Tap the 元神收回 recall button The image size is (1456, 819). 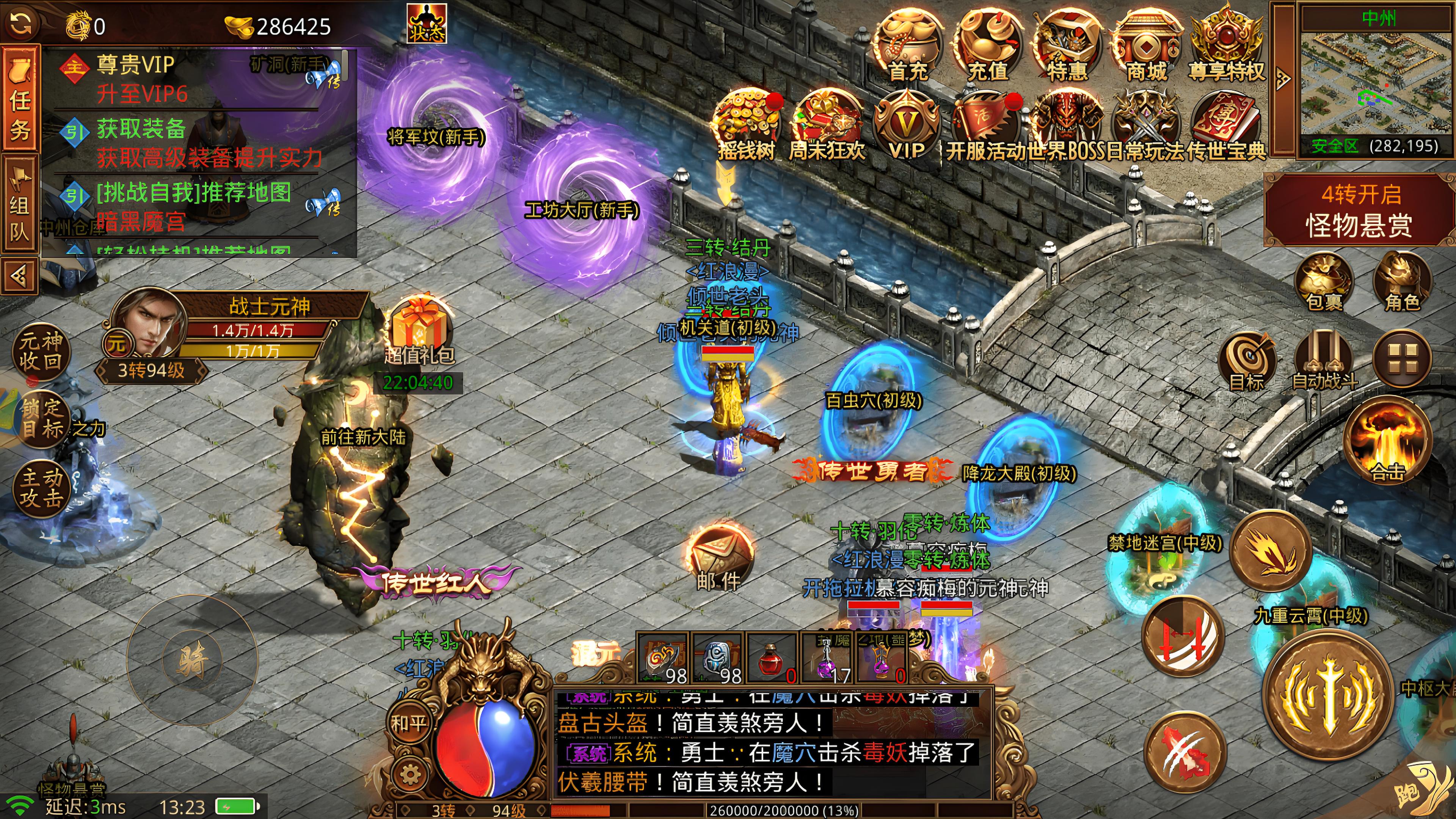click(41, 351)
